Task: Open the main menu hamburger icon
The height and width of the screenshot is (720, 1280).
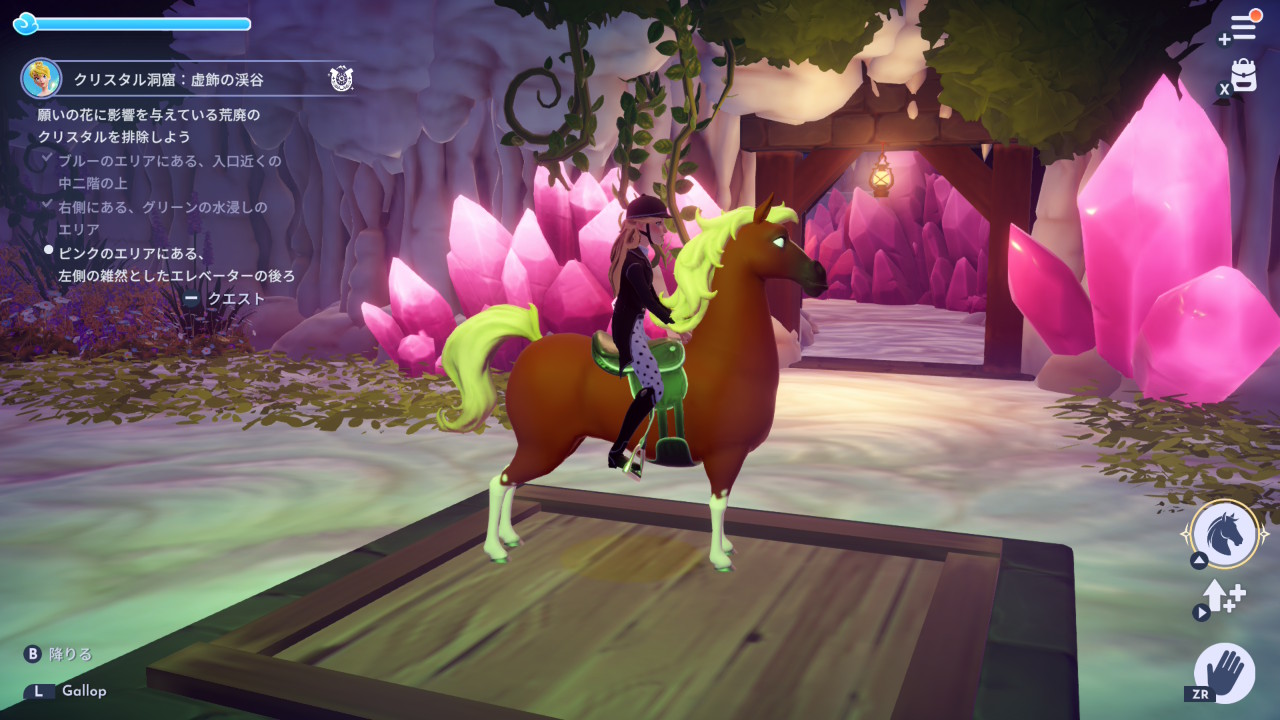Action: pos(1241,27)
